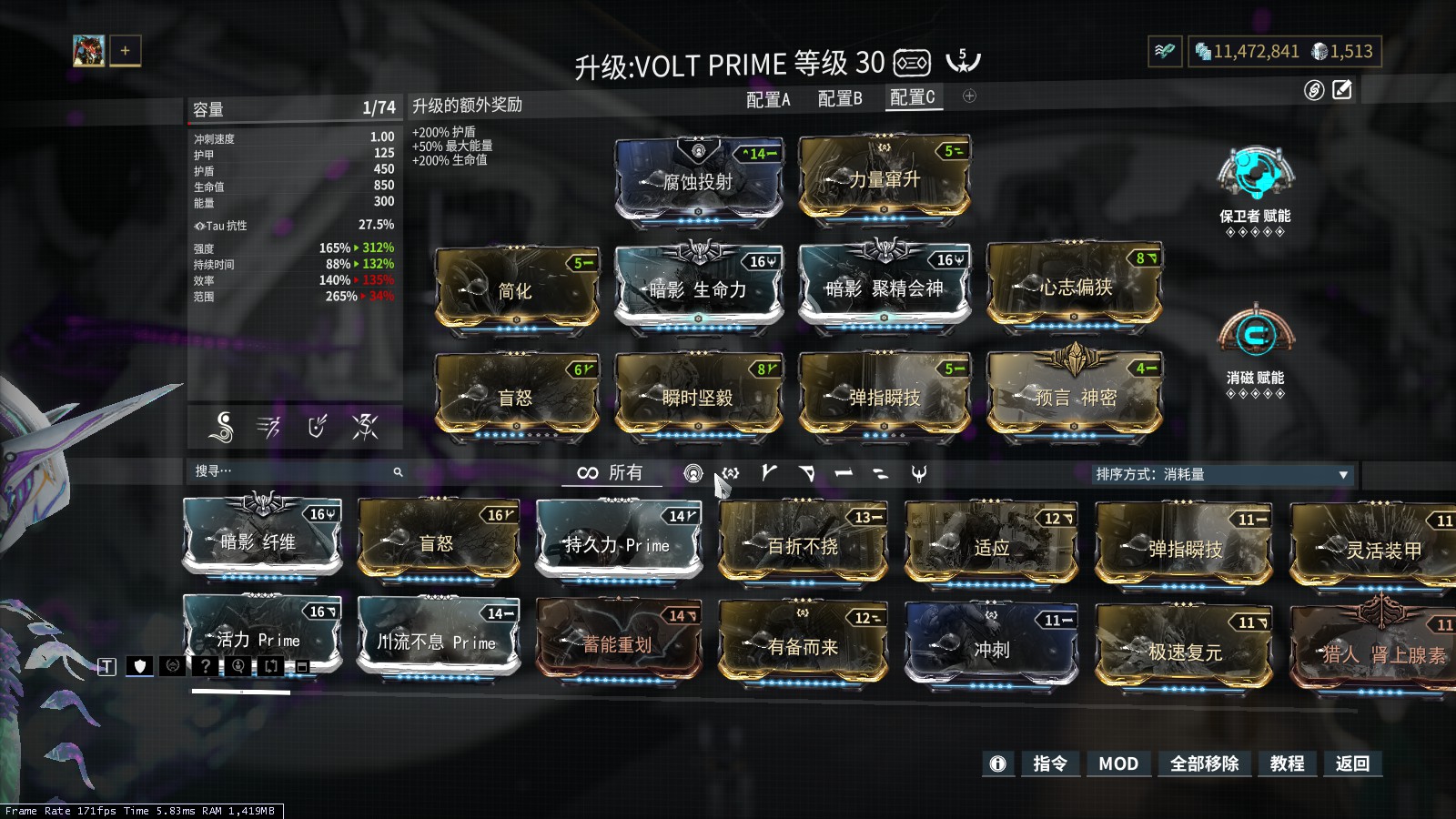The image size is (1456, 819).
Task: Go back with the 返回 button
Action: (1352, 763)
